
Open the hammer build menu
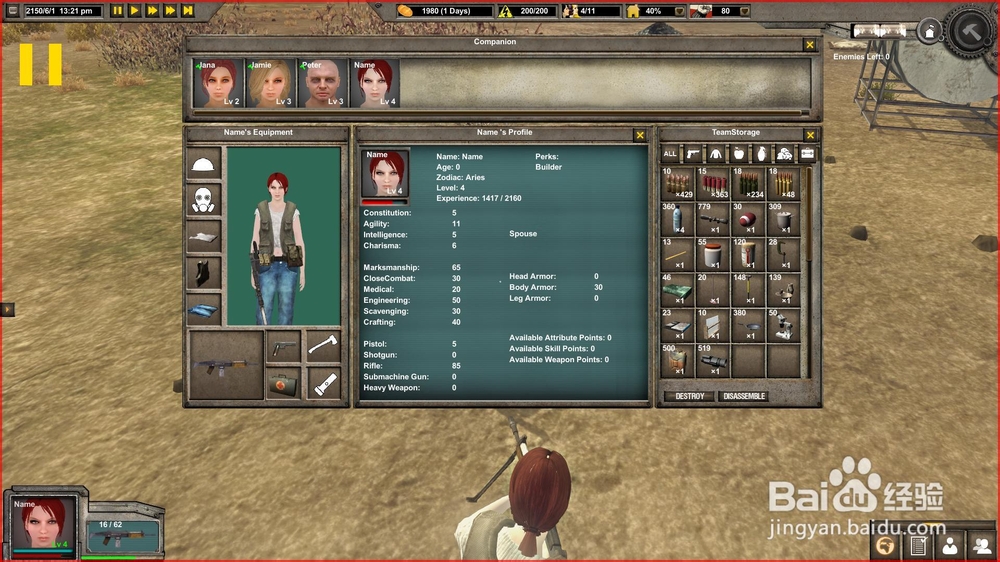(969, 31)
